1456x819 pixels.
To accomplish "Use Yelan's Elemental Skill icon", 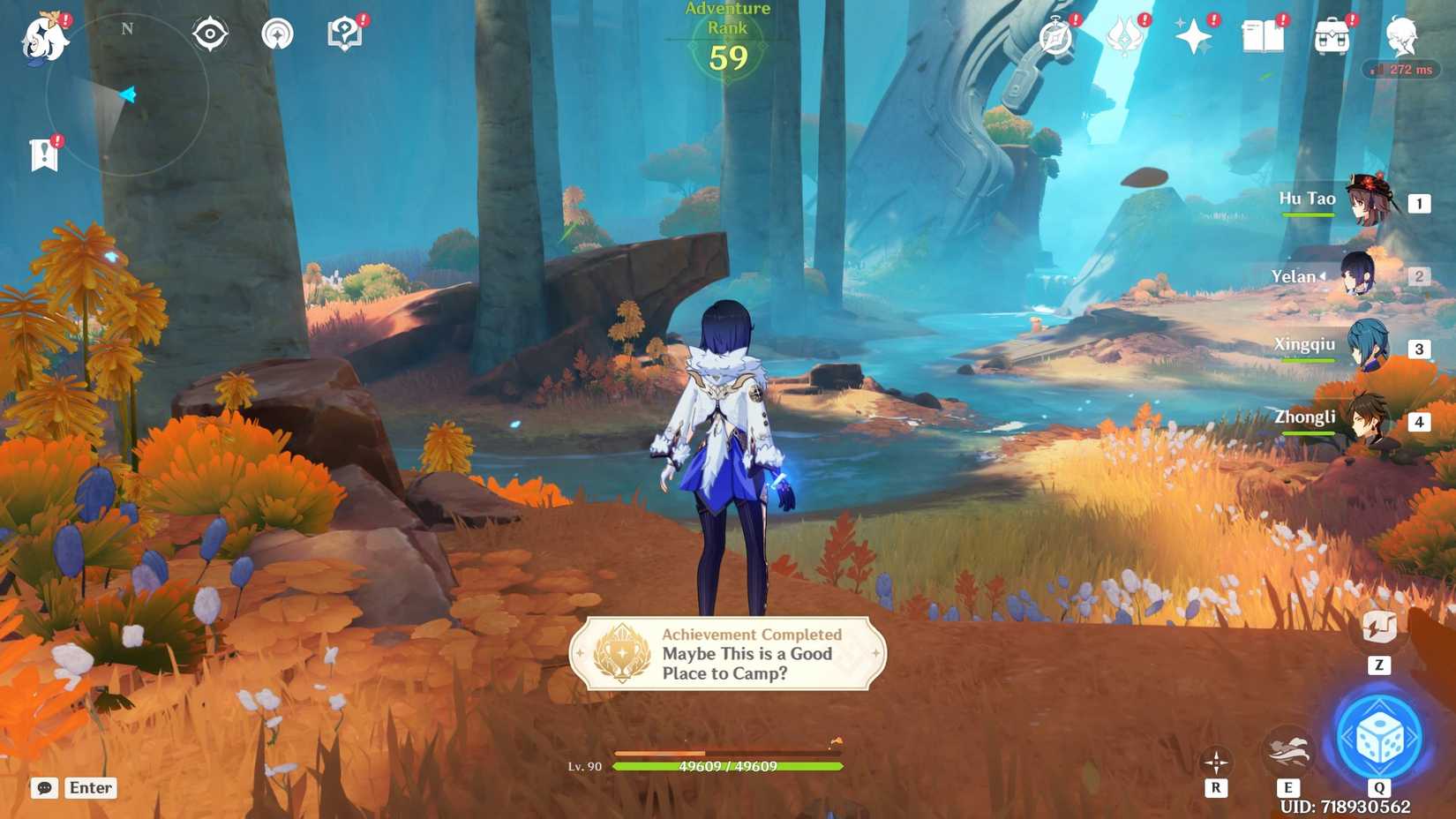I will [1289, 748].
